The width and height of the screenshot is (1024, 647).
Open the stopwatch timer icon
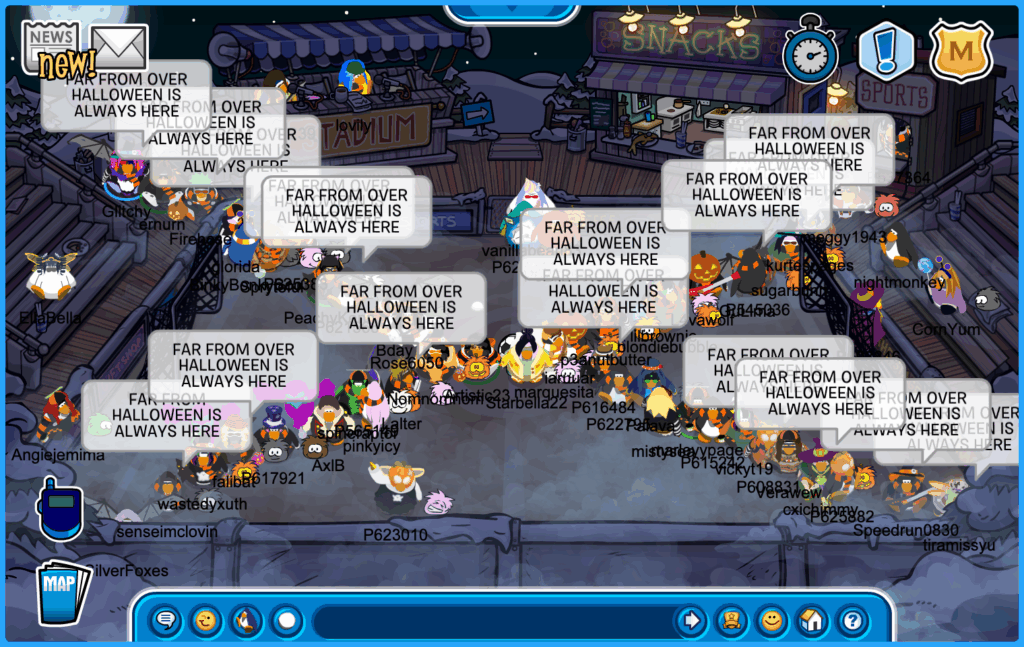[809, 50]
